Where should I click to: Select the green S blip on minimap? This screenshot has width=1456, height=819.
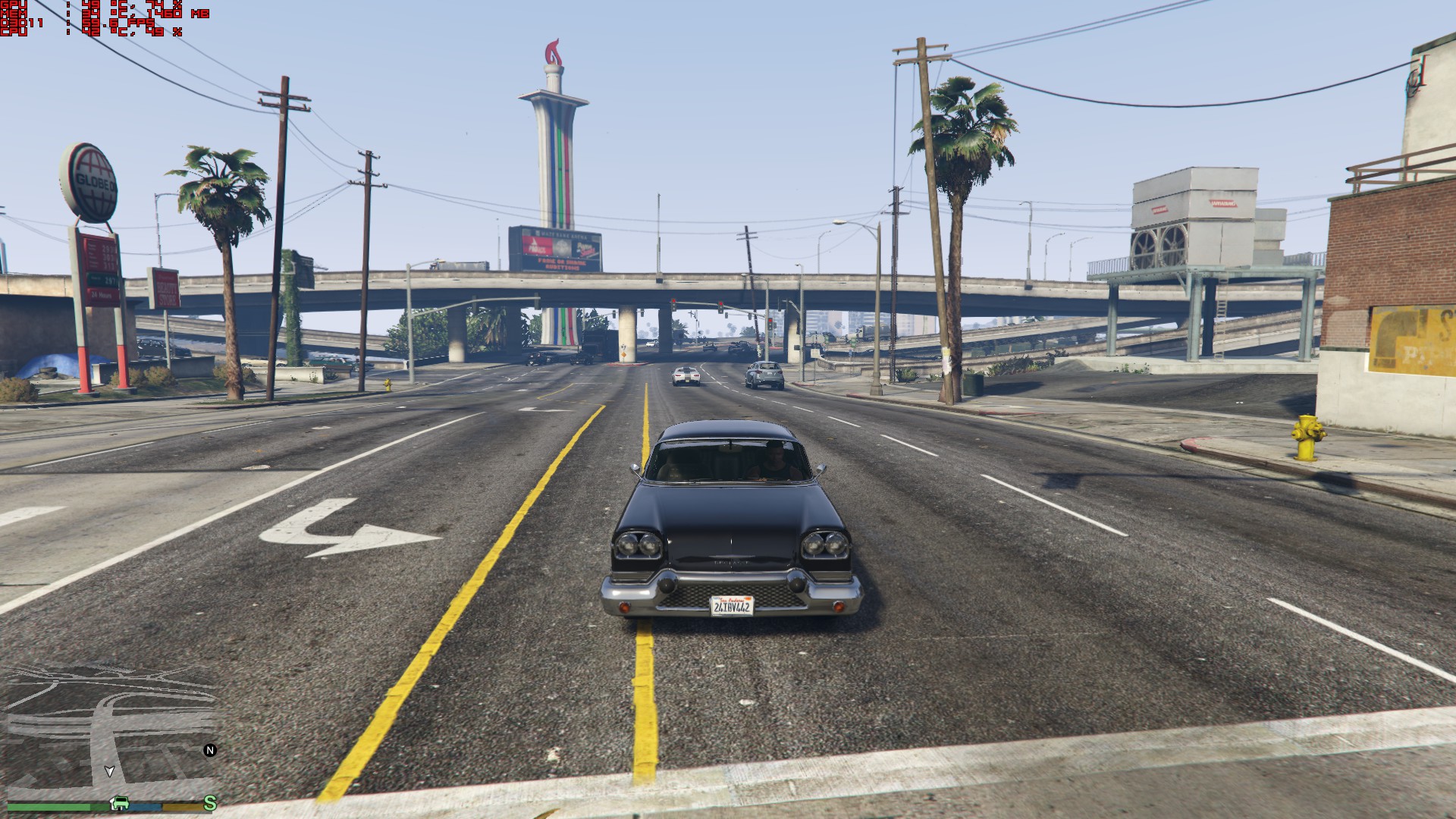tap(210, 803)
